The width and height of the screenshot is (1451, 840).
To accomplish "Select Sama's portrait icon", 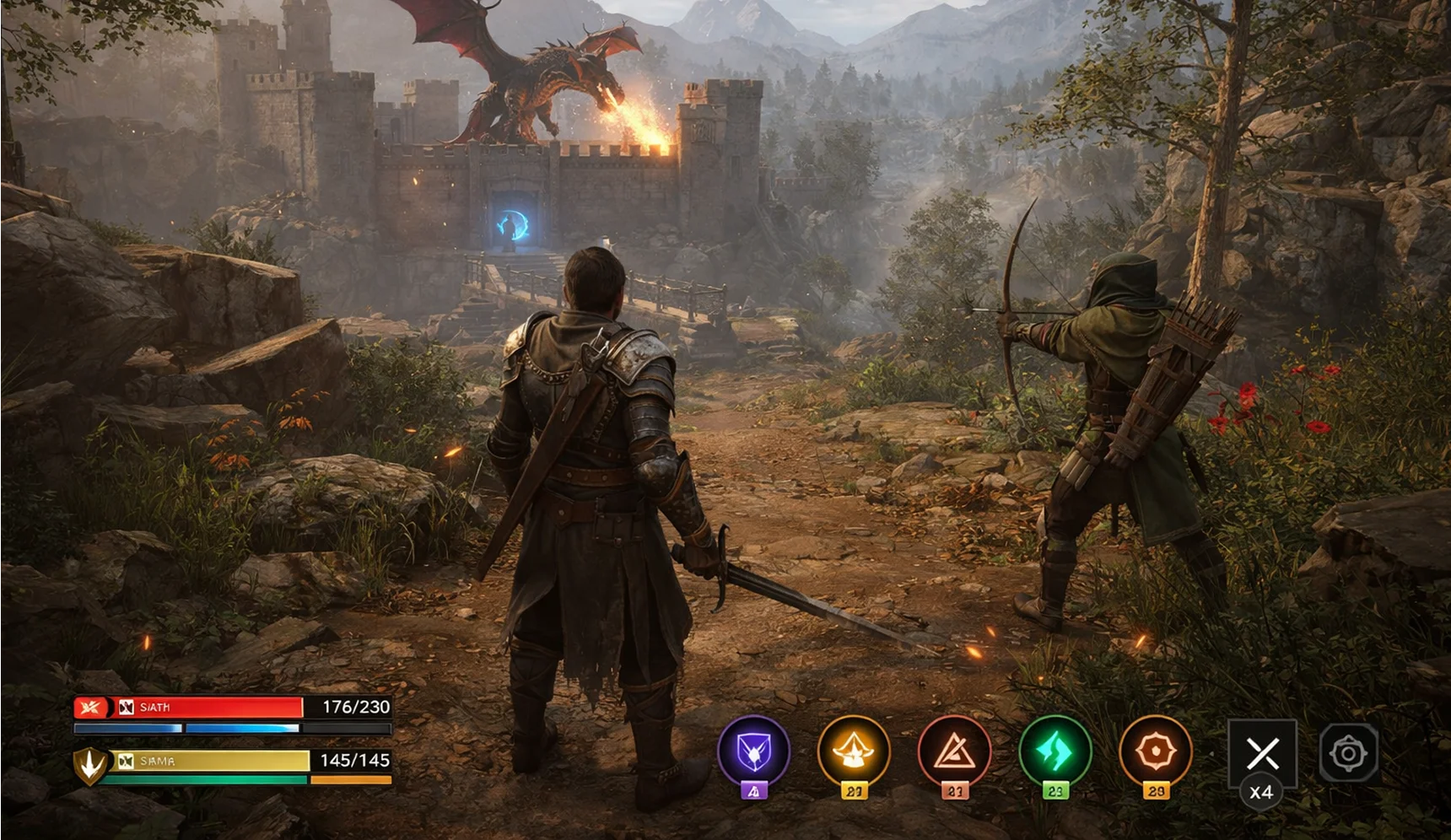I will (x=125, y=762).
